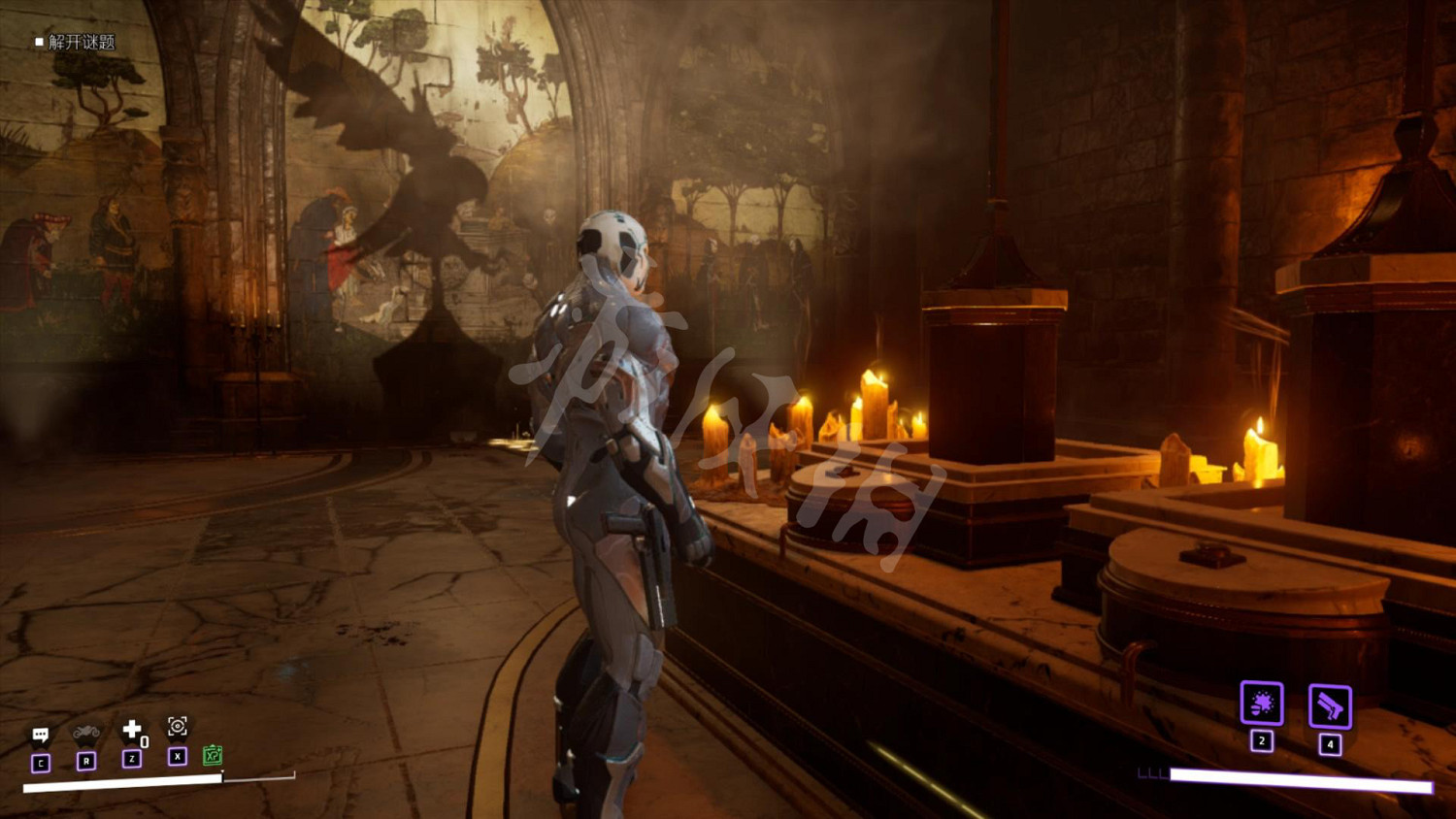Use the health pack plus icon

pyautogui.click(x=132, y=729)
